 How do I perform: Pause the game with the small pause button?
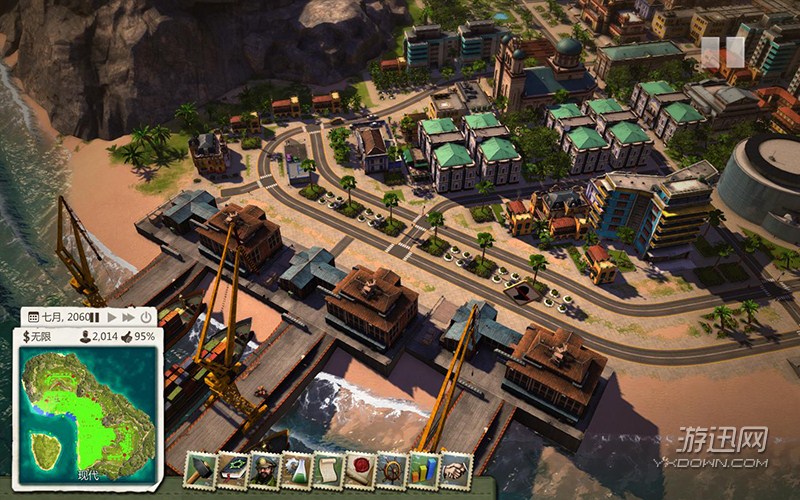(95, 317)
